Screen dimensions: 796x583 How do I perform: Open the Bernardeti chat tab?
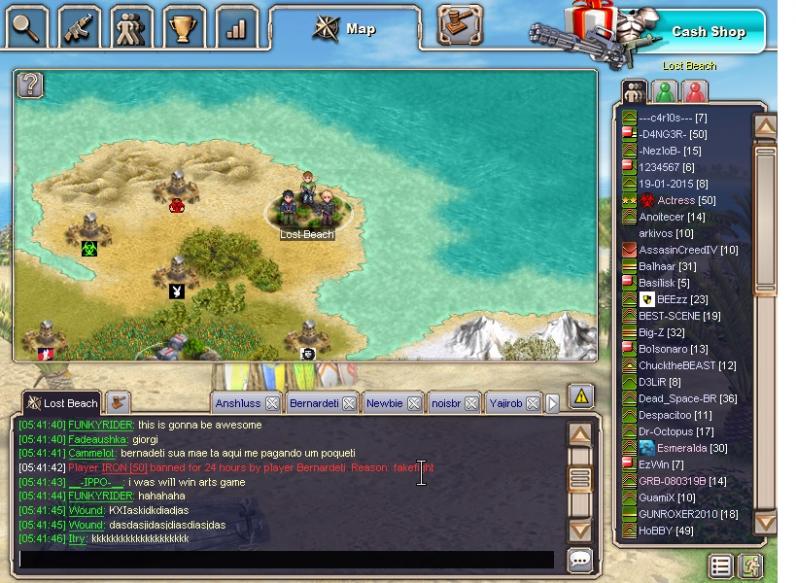click(x=313, y=404)
